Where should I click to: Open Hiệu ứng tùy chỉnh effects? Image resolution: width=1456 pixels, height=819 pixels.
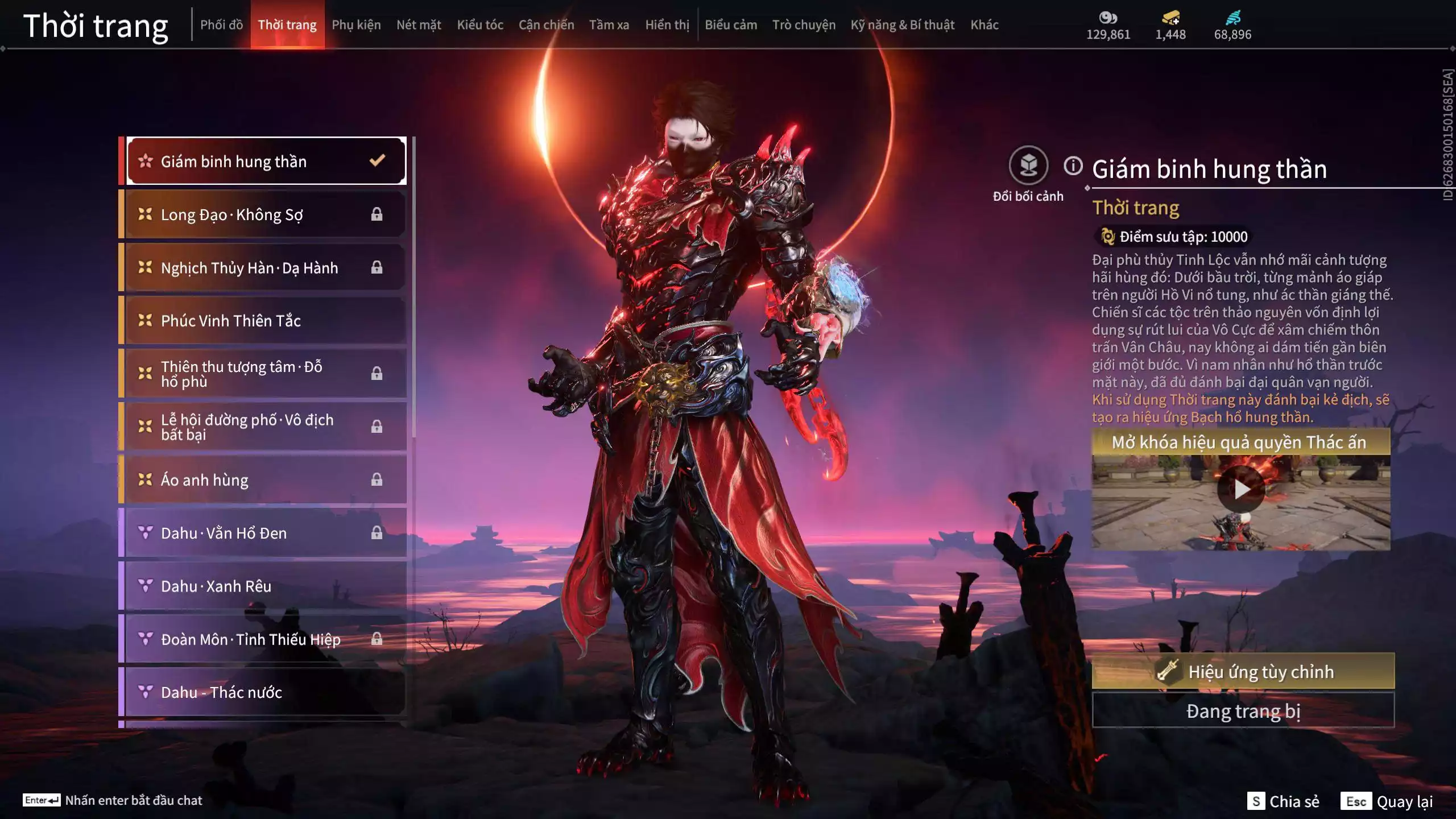[x=1243, y=672]
